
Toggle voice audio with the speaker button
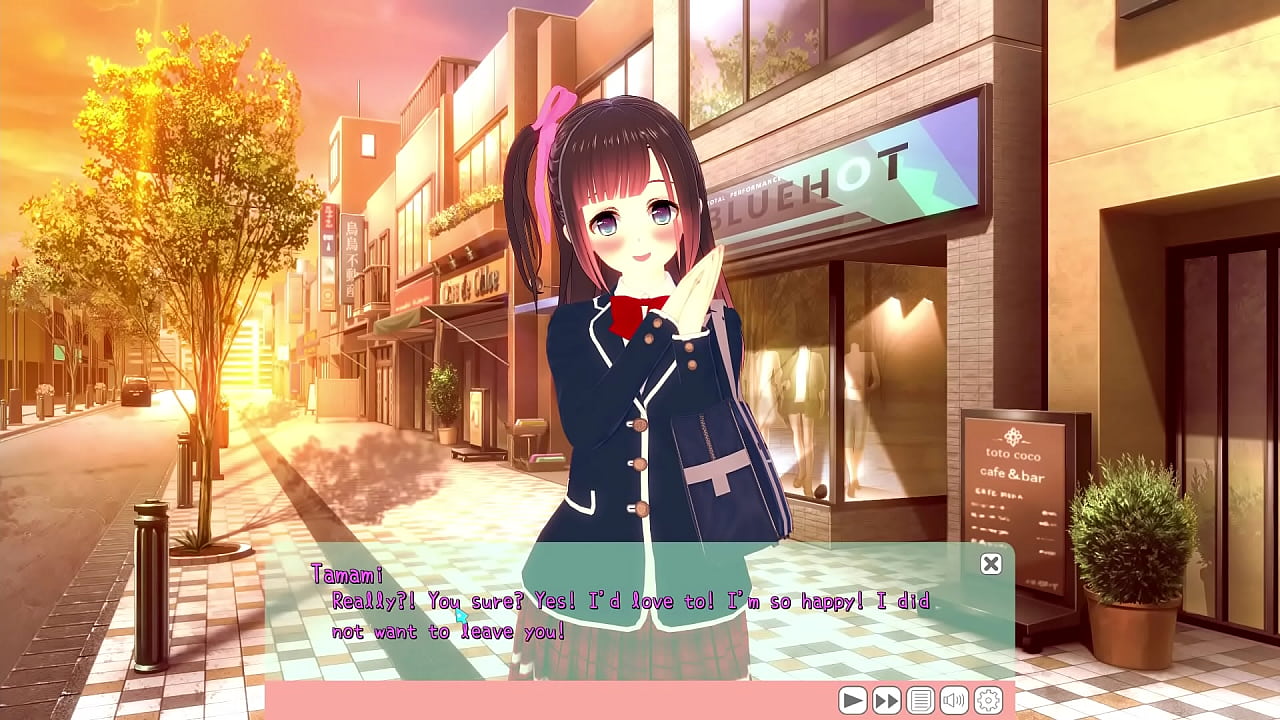[x=953, y=700]
